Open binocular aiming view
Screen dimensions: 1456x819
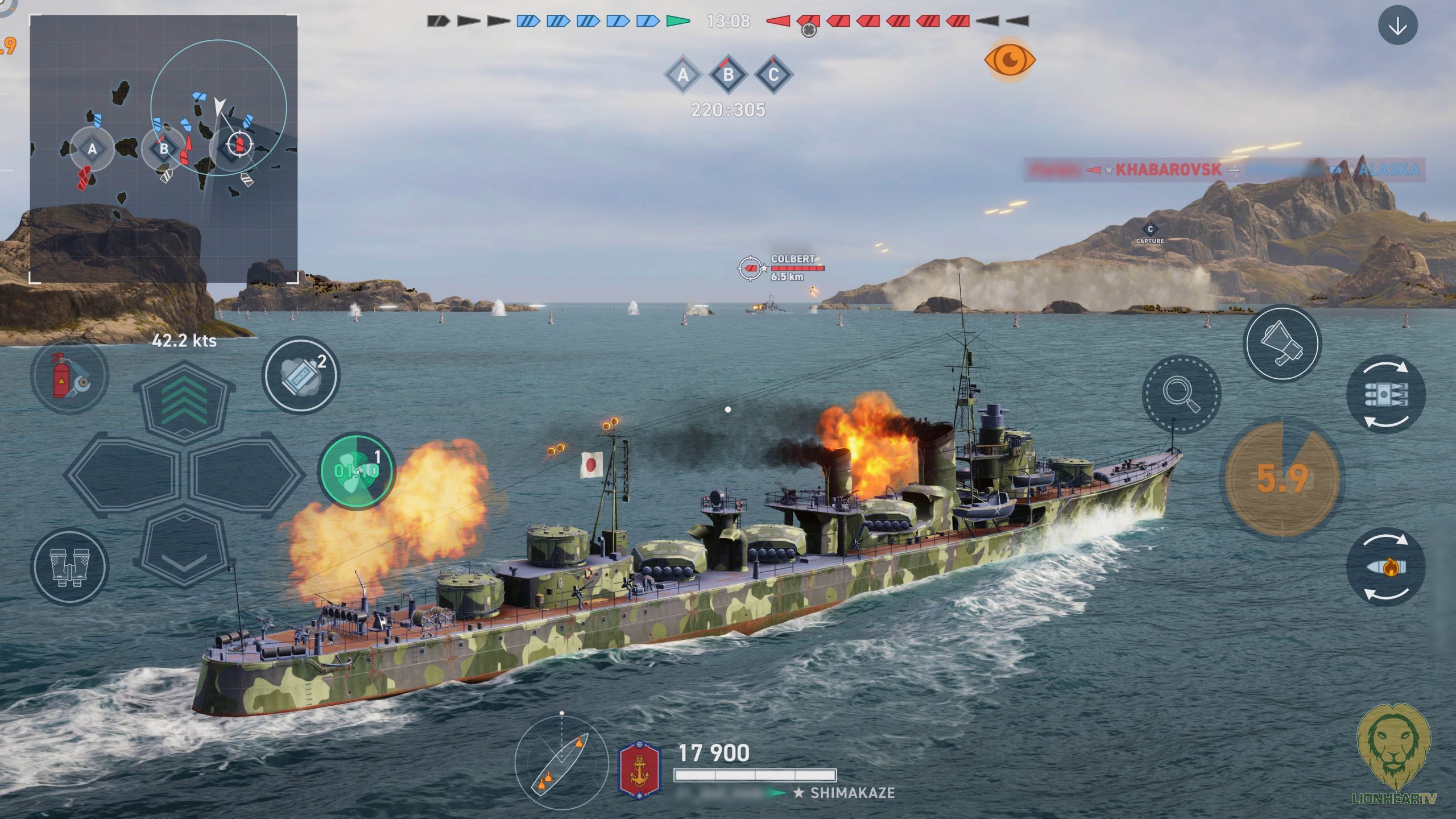[x=69, y=566]
